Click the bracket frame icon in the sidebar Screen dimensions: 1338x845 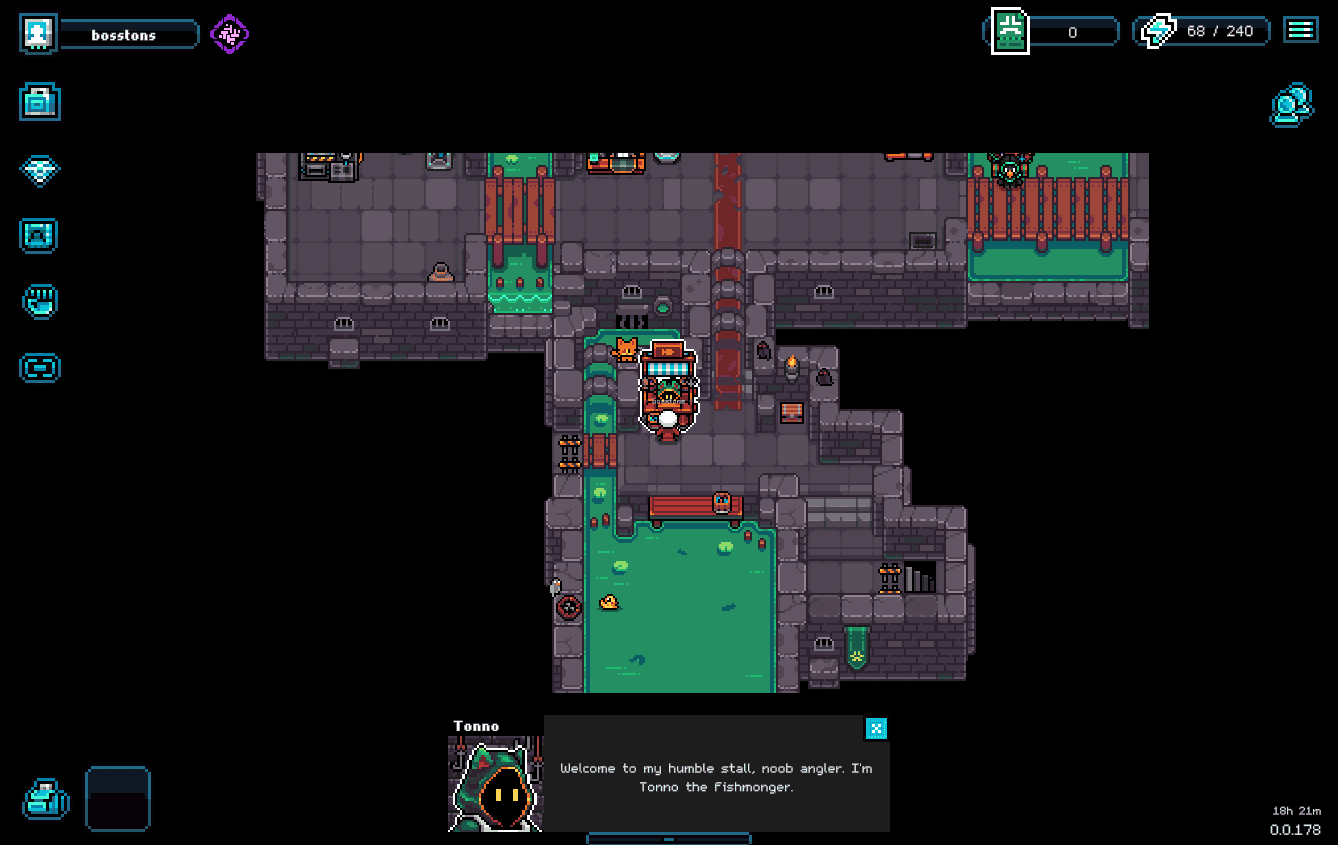(x=40, y=368)
